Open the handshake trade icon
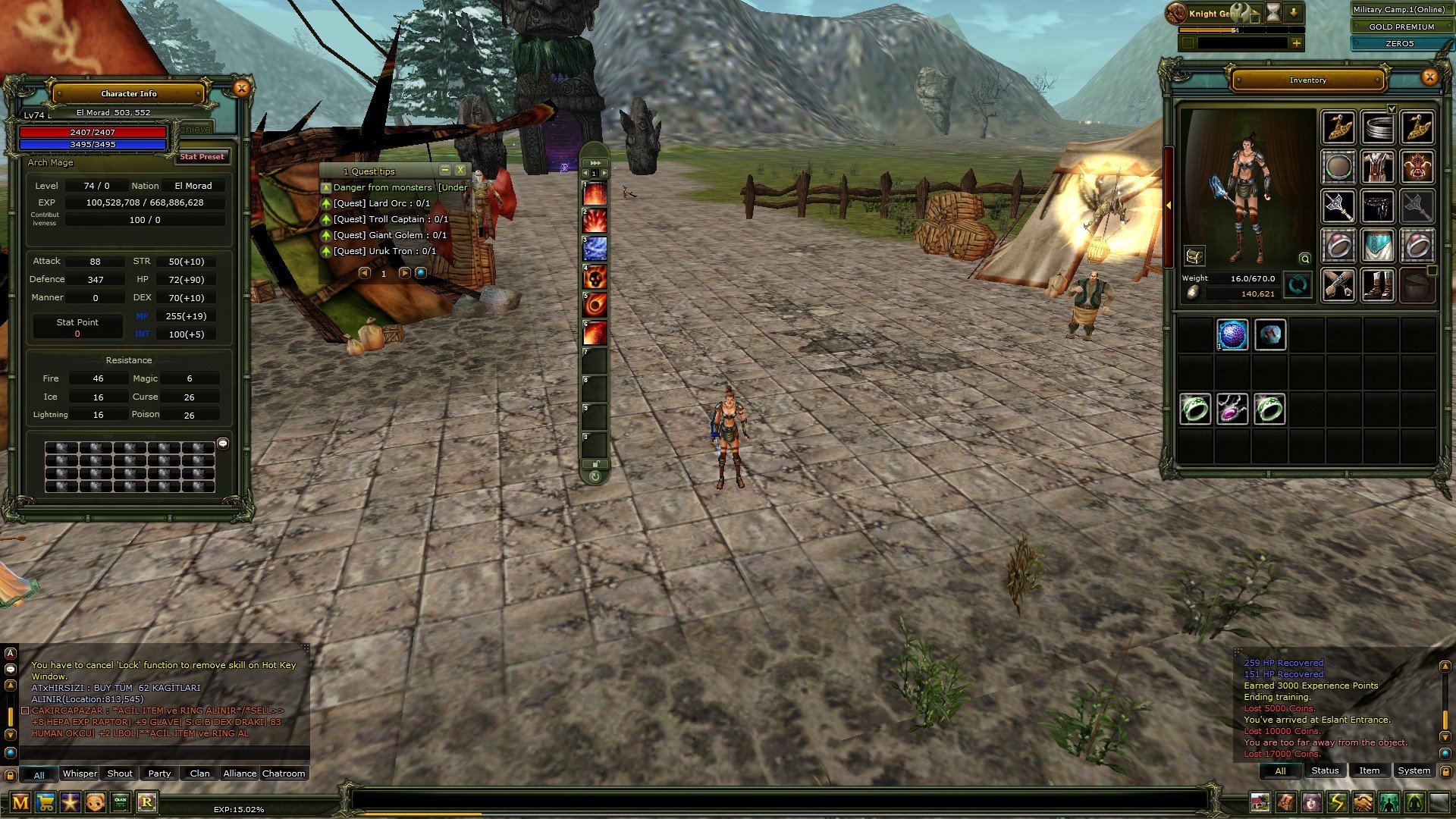Viewport: 1456px width, 819px height. 1362,802
